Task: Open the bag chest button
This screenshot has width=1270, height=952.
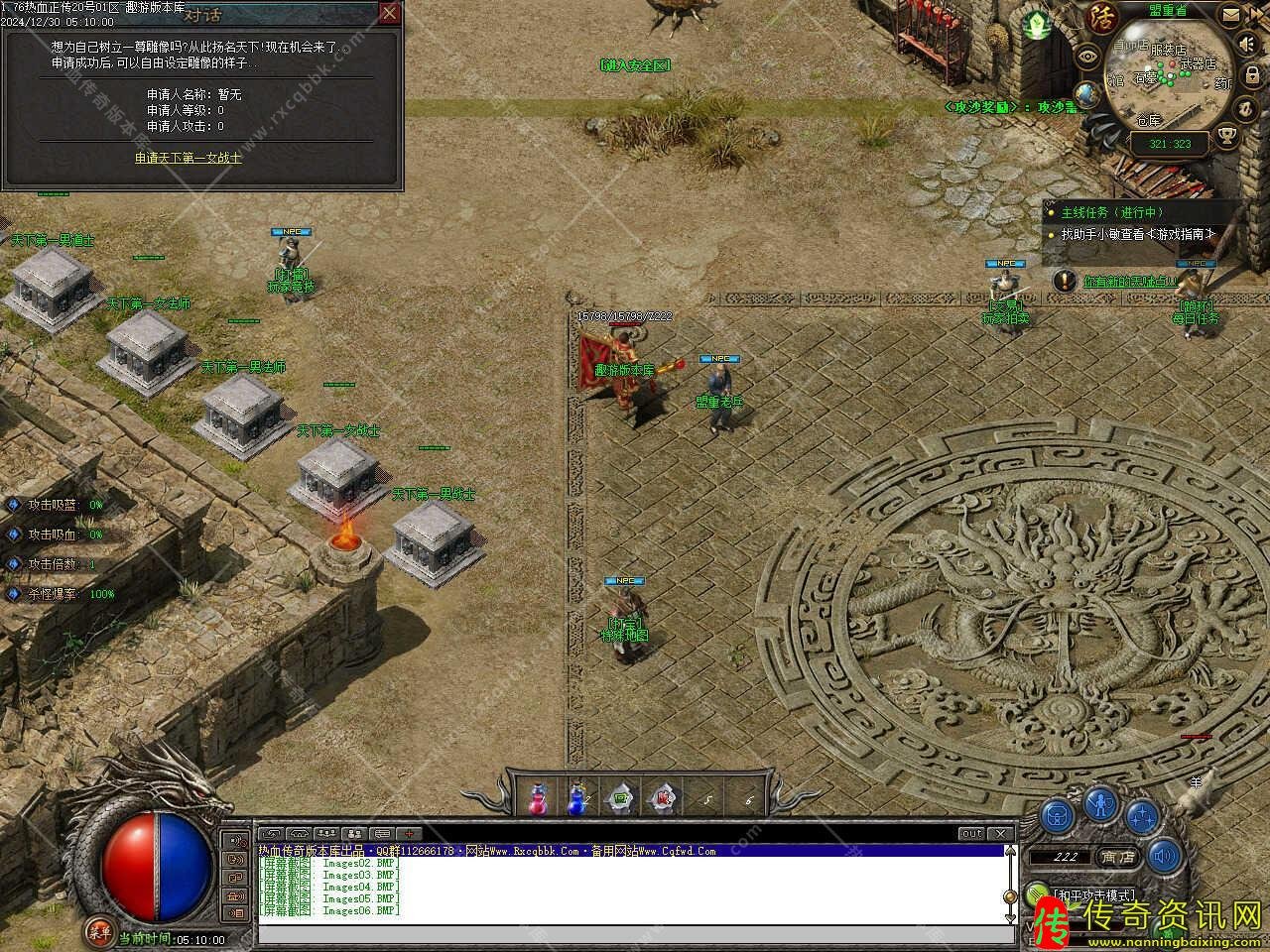Action: (x=1059, y=816)
